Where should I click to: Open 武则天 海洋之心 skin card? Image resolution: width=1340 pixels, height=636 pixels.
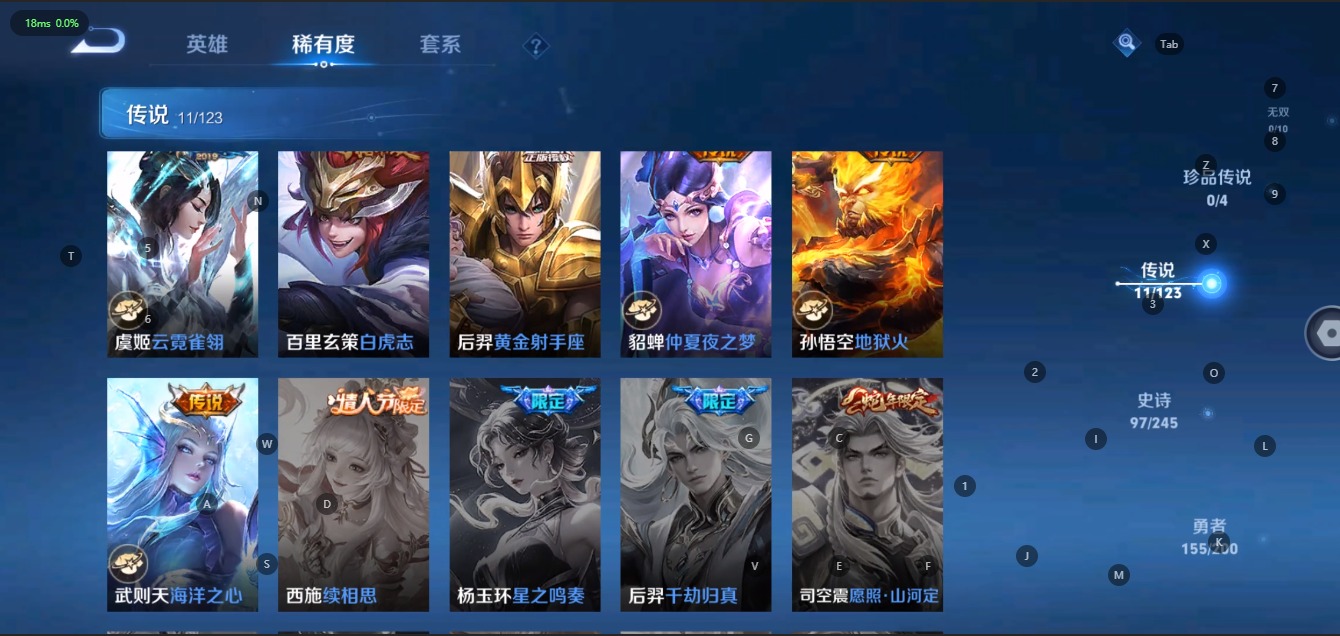(182, 494)
